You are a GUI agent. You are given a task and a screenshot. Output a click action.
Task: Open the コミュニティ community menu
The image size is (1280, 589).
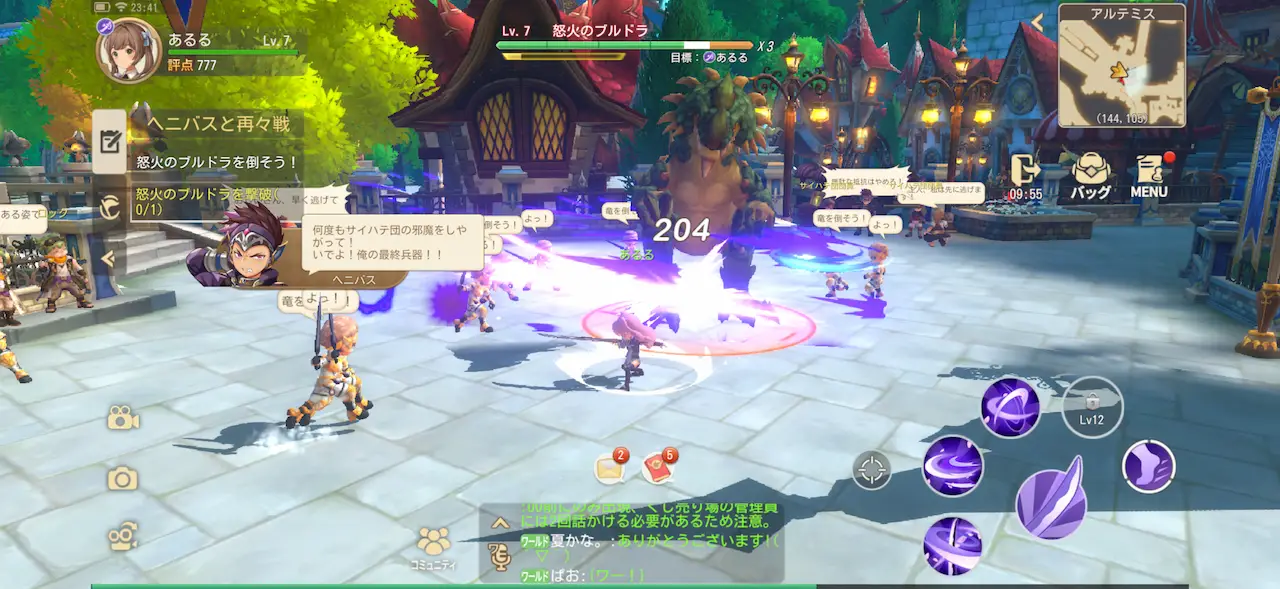tap(434, 548)
